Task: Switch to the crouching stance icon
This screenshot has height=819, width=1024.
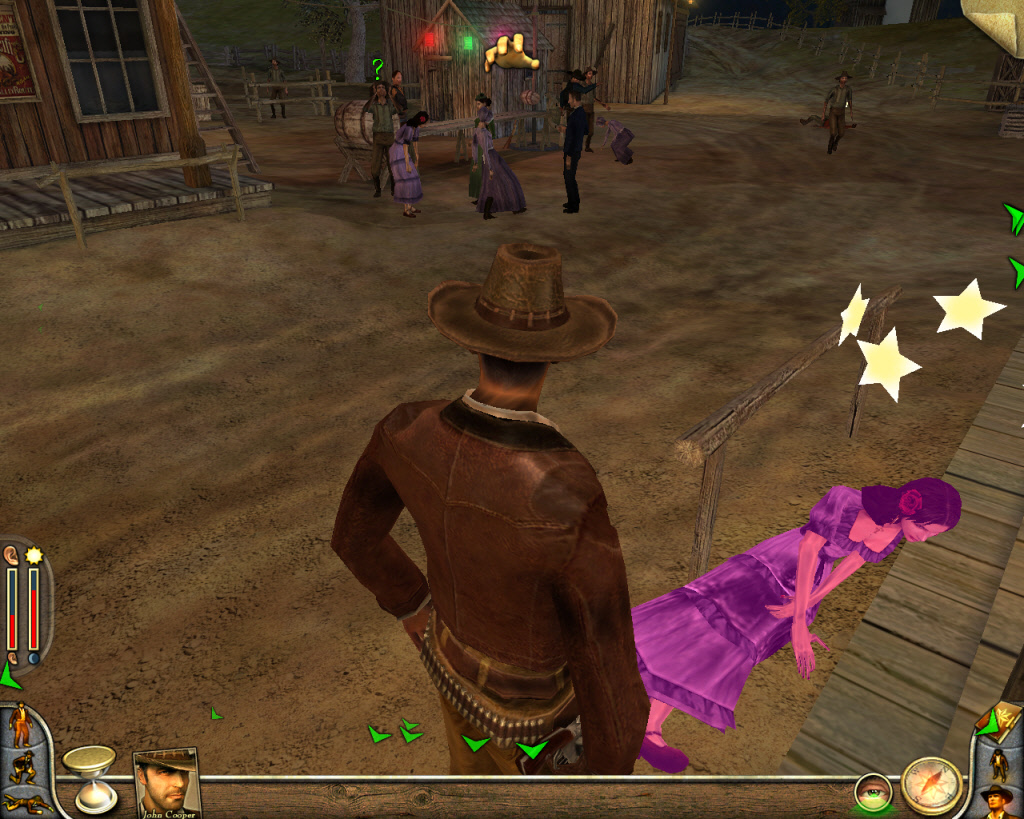Action: tap(22, 768)
